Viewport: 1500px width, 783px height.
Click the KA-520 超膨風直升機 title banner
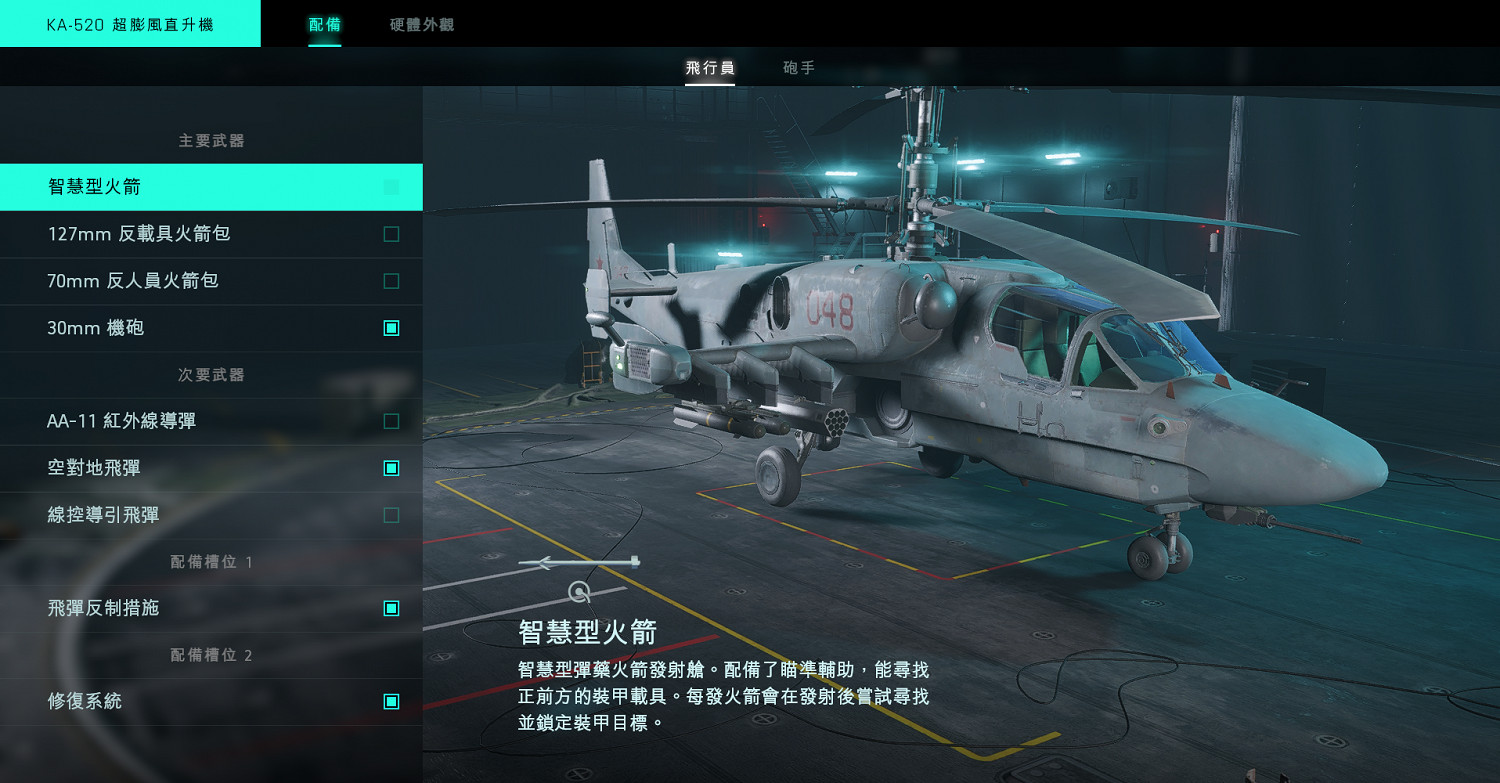(130, 22)
